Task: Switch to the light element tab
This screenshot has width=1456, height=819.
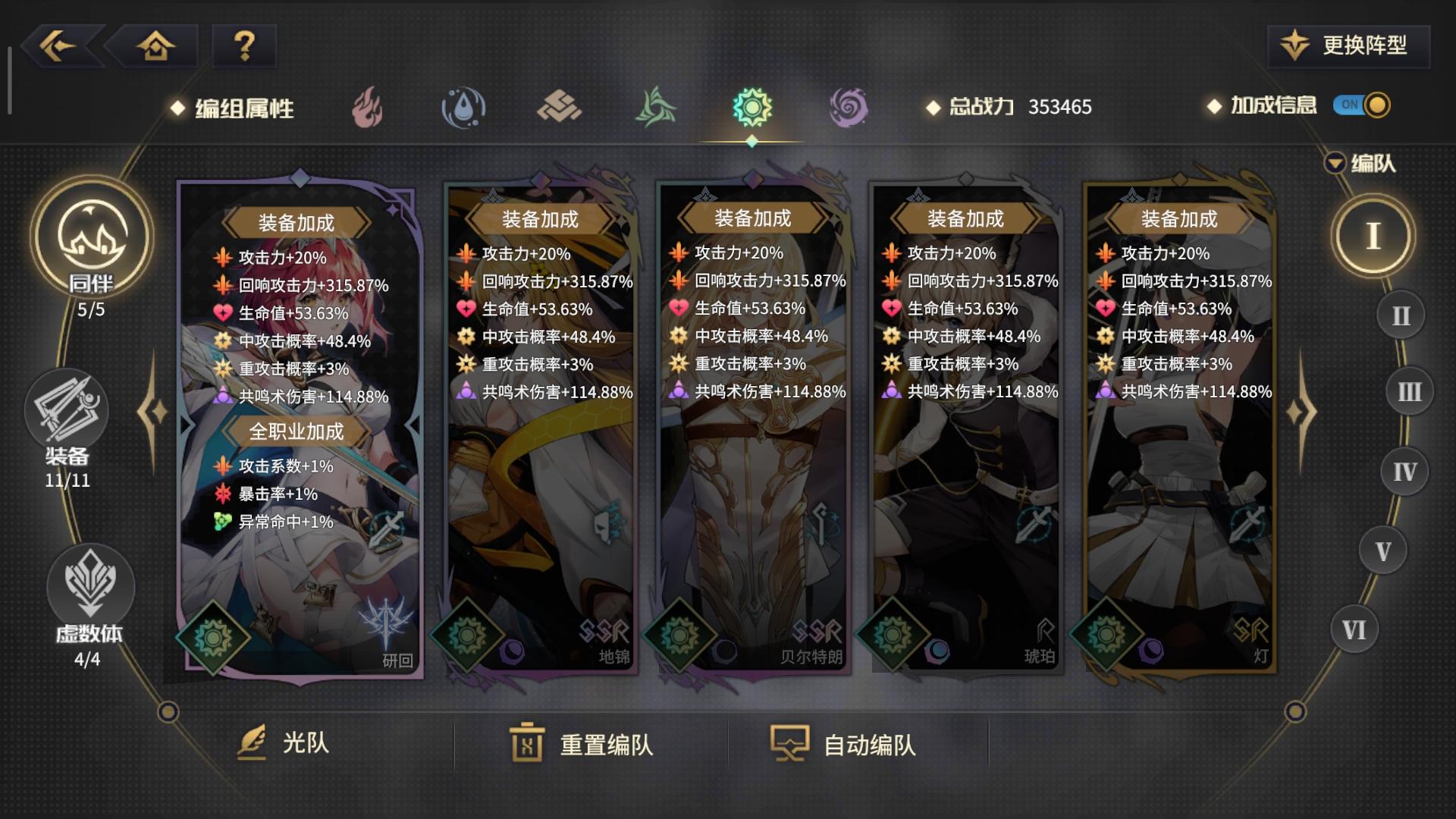Action: (751, 107)
